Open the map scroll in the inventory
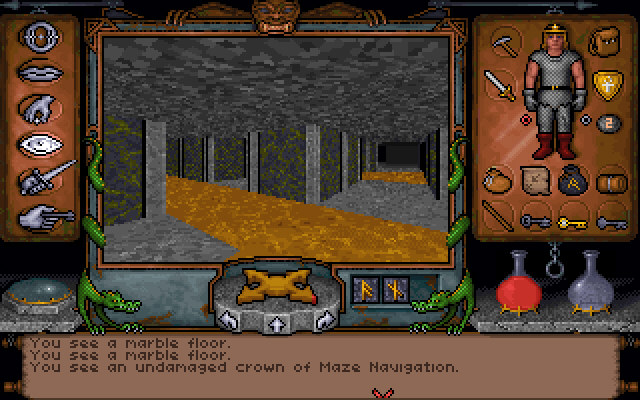This screenshot has height=400, width=640. click(534, 181)
